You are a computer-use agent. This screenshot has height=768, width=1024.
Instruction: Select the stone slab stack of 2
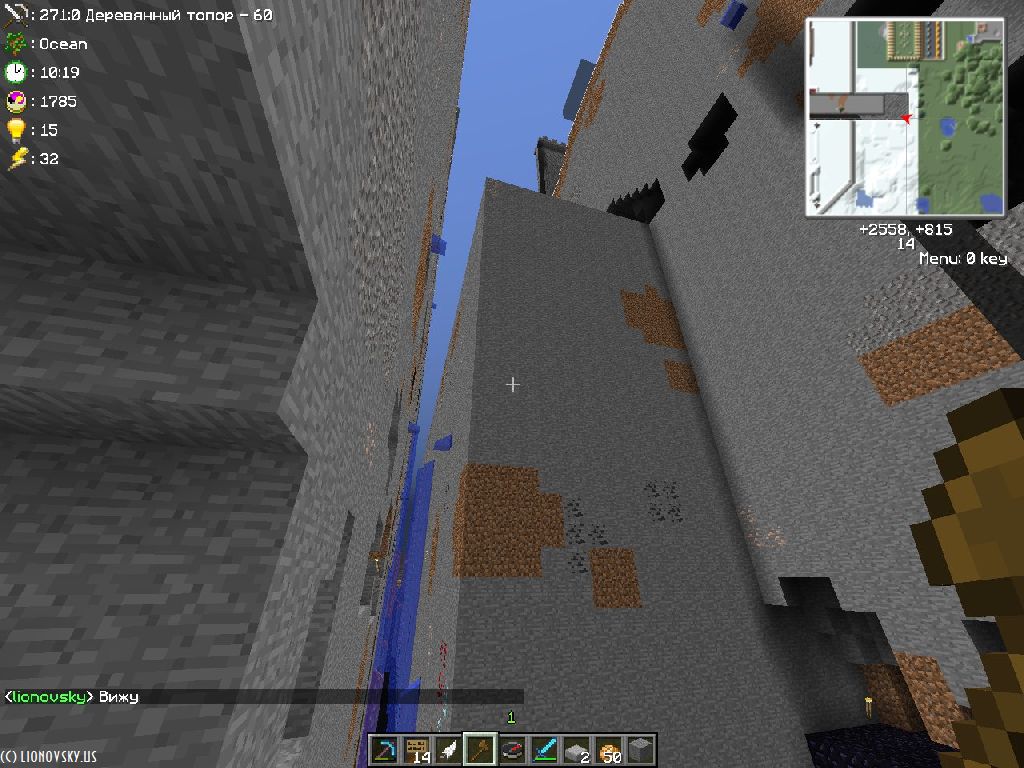click(576, 750)
